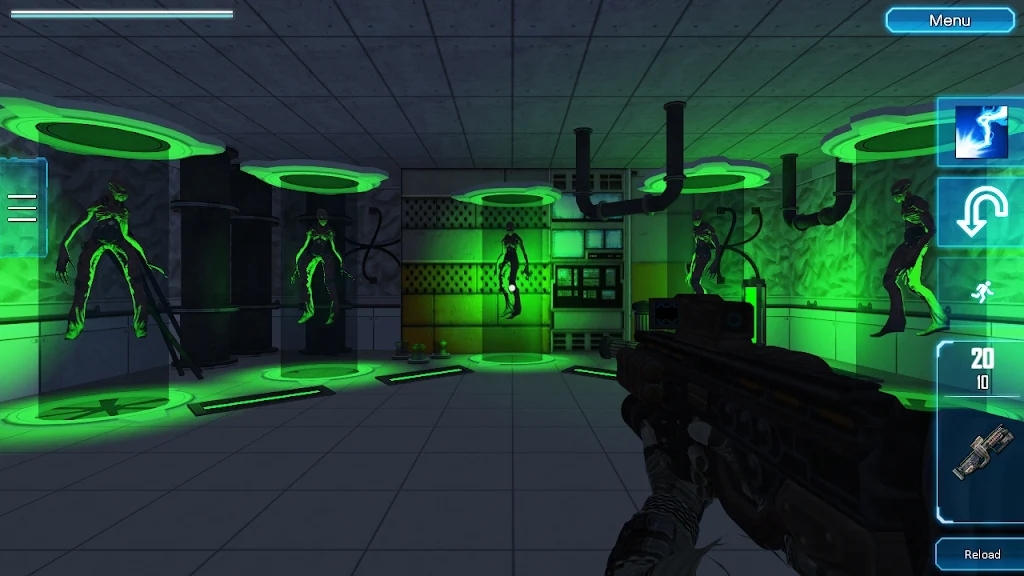Toggle the green running man sprint icon
Image resolution: width=1024 pixels, height=576 pixels.
coord(982,293)
